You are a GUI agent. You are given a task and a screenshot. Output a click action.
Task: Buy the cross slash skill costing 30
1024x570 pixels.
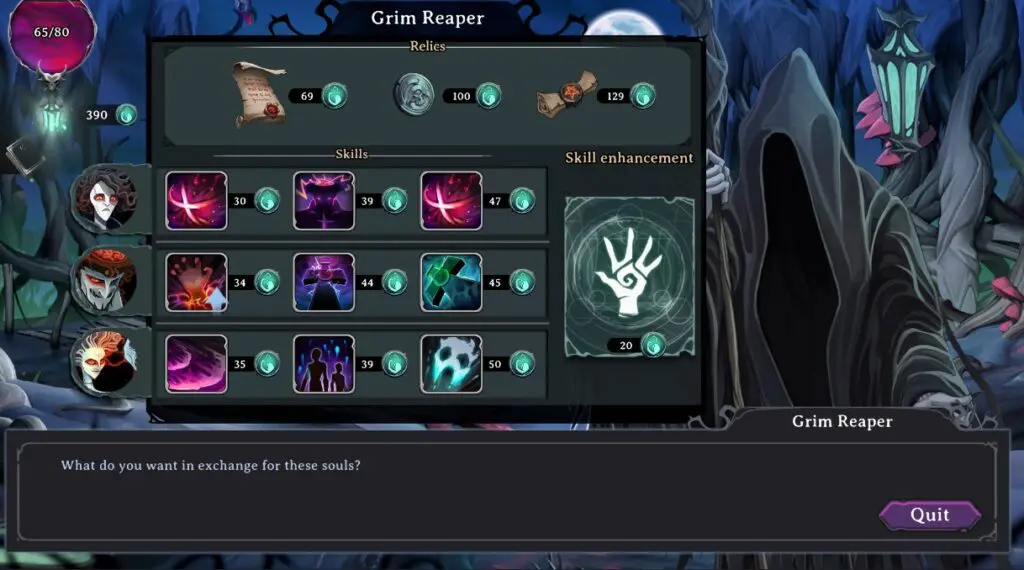point(196,200)
